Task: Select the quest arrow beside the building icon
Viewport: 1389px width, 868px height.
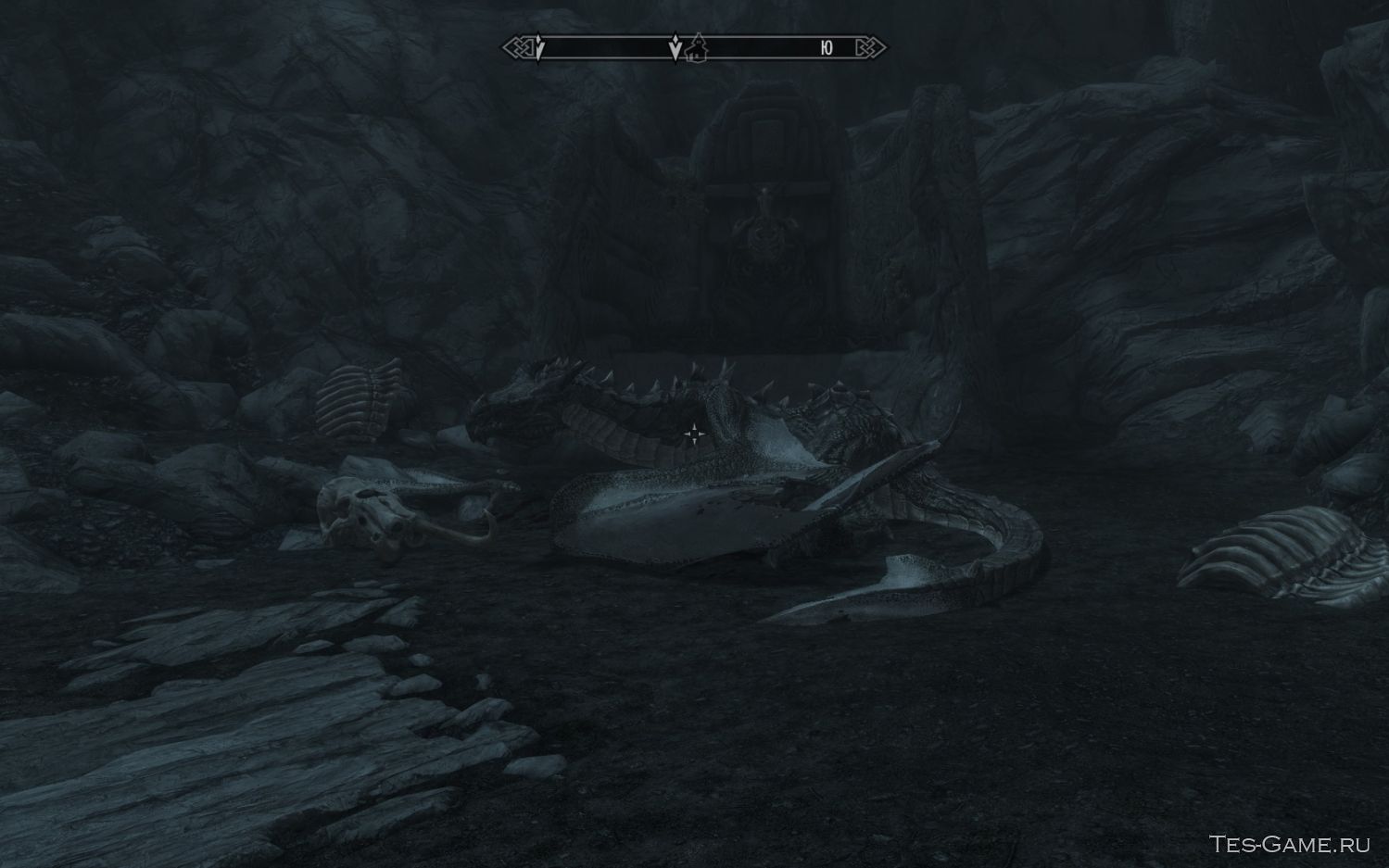Action: (676, 48)
